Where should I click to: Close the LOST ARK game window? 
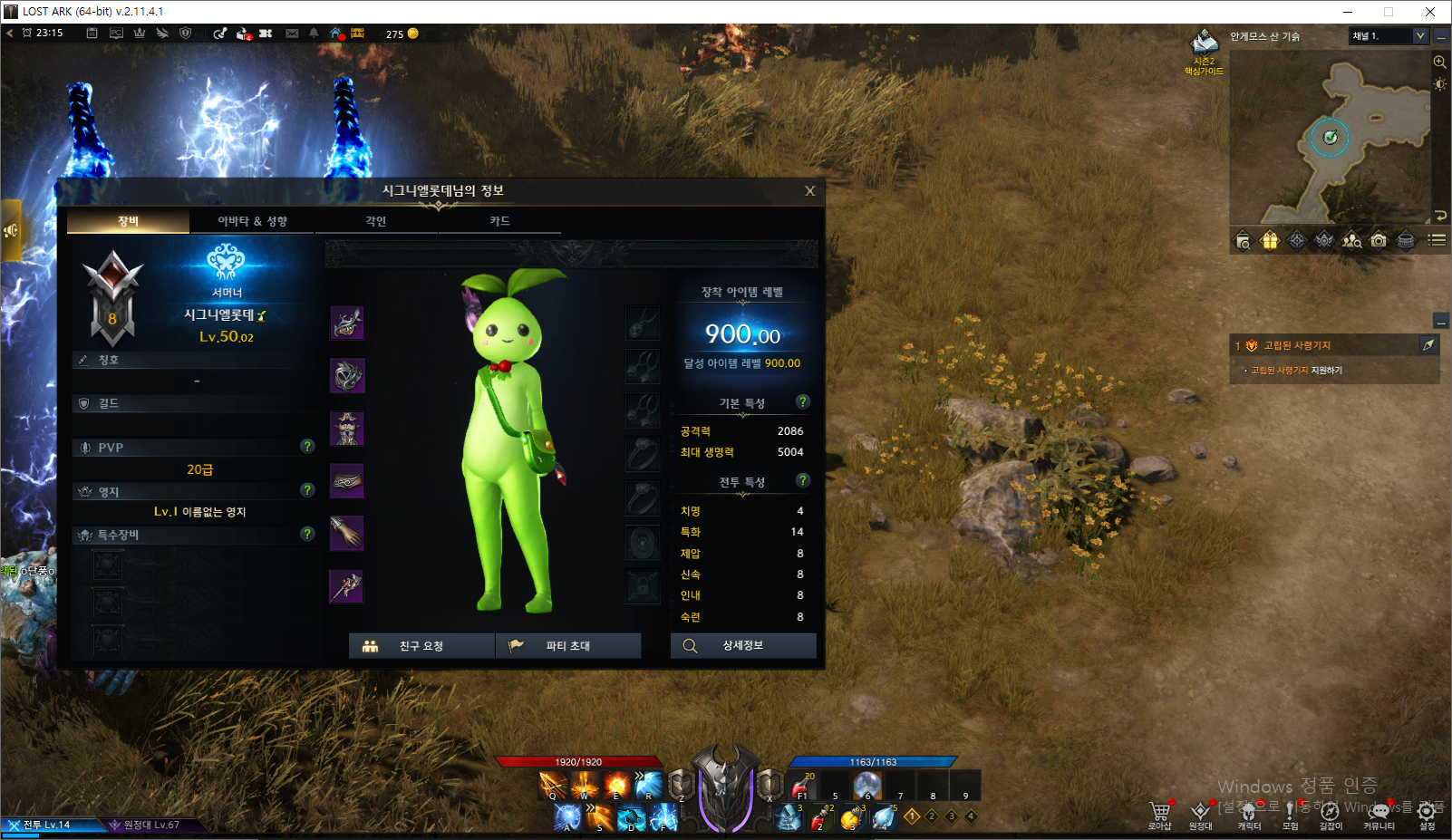click(x=1429, y=12)
